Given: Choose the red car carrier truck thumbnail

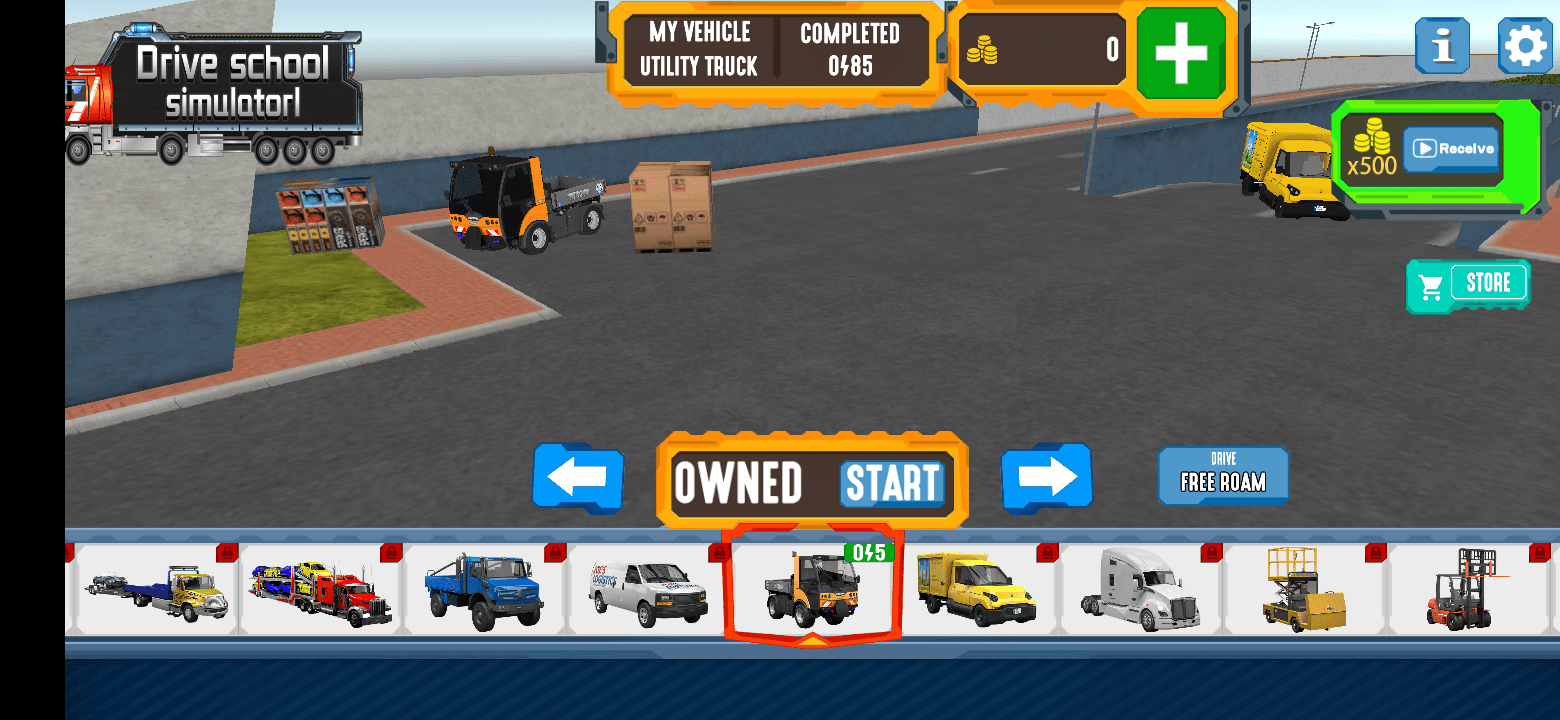Looking at the screenshot, I should pos(320,590).
